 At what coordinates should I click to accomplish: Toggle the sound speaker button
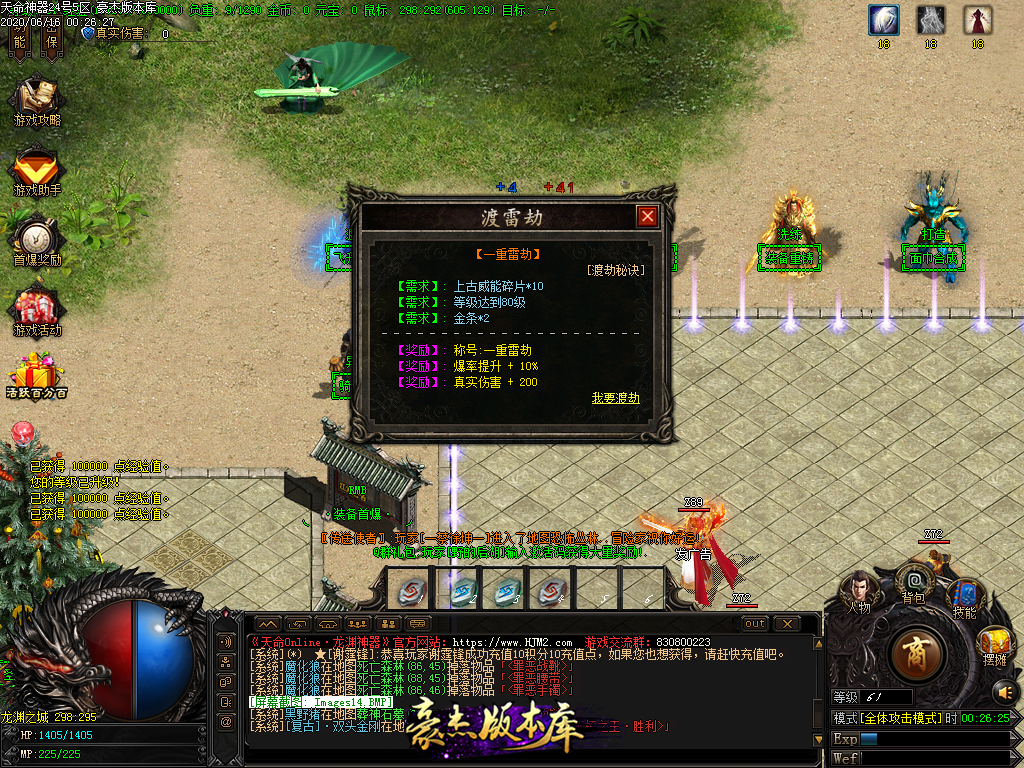click(1003, 691)
